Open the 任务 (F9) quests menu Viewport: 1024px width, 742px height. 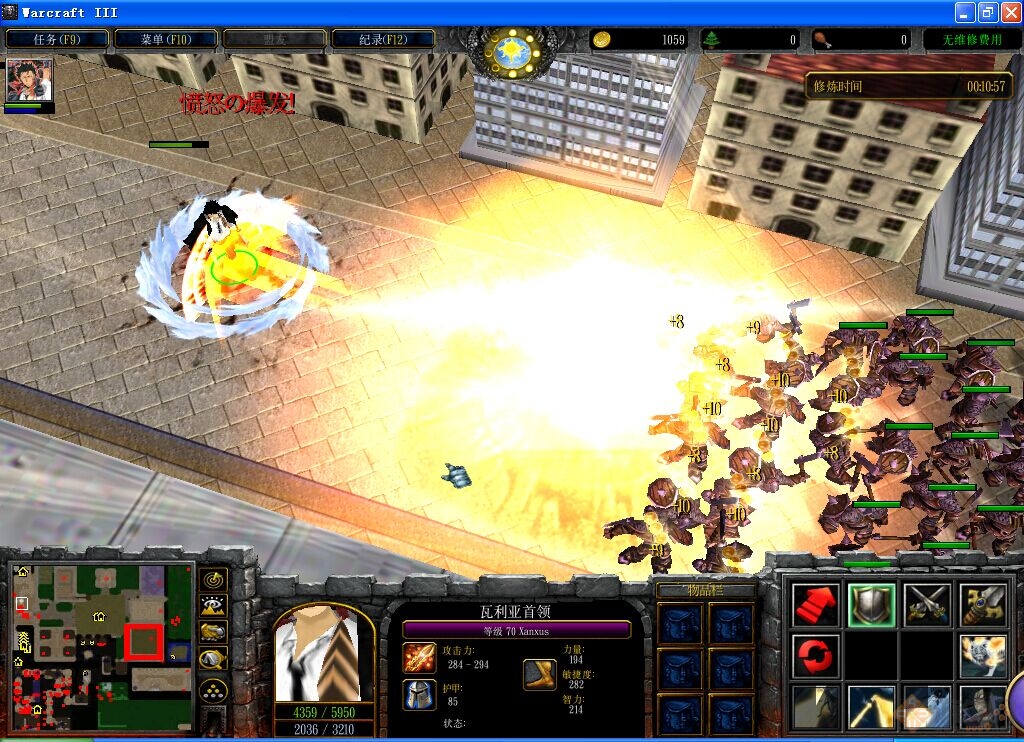point(56,39)
